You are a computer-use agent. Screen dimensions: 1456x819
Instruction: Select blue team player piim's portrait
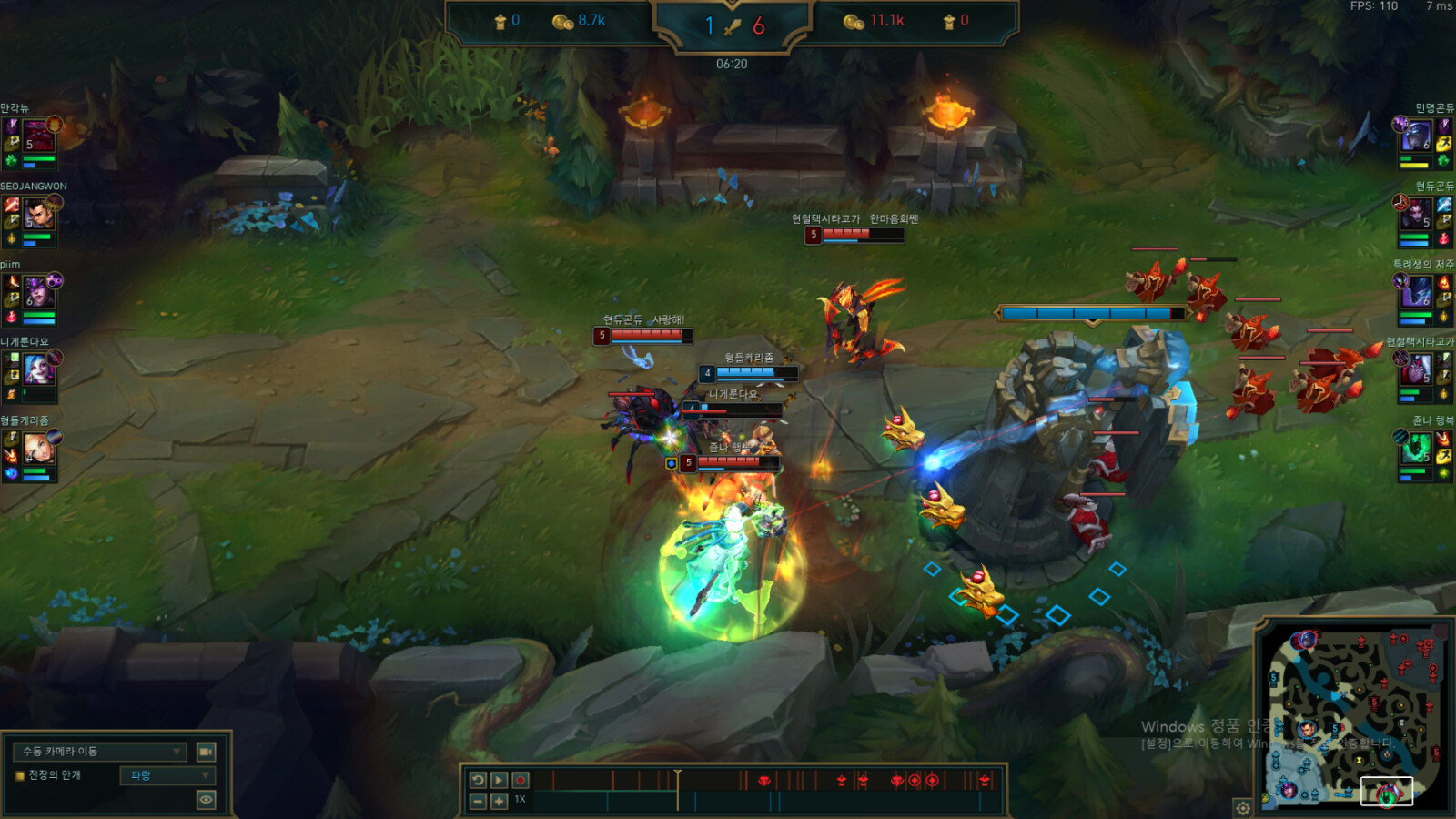click(x=38, y=293)
